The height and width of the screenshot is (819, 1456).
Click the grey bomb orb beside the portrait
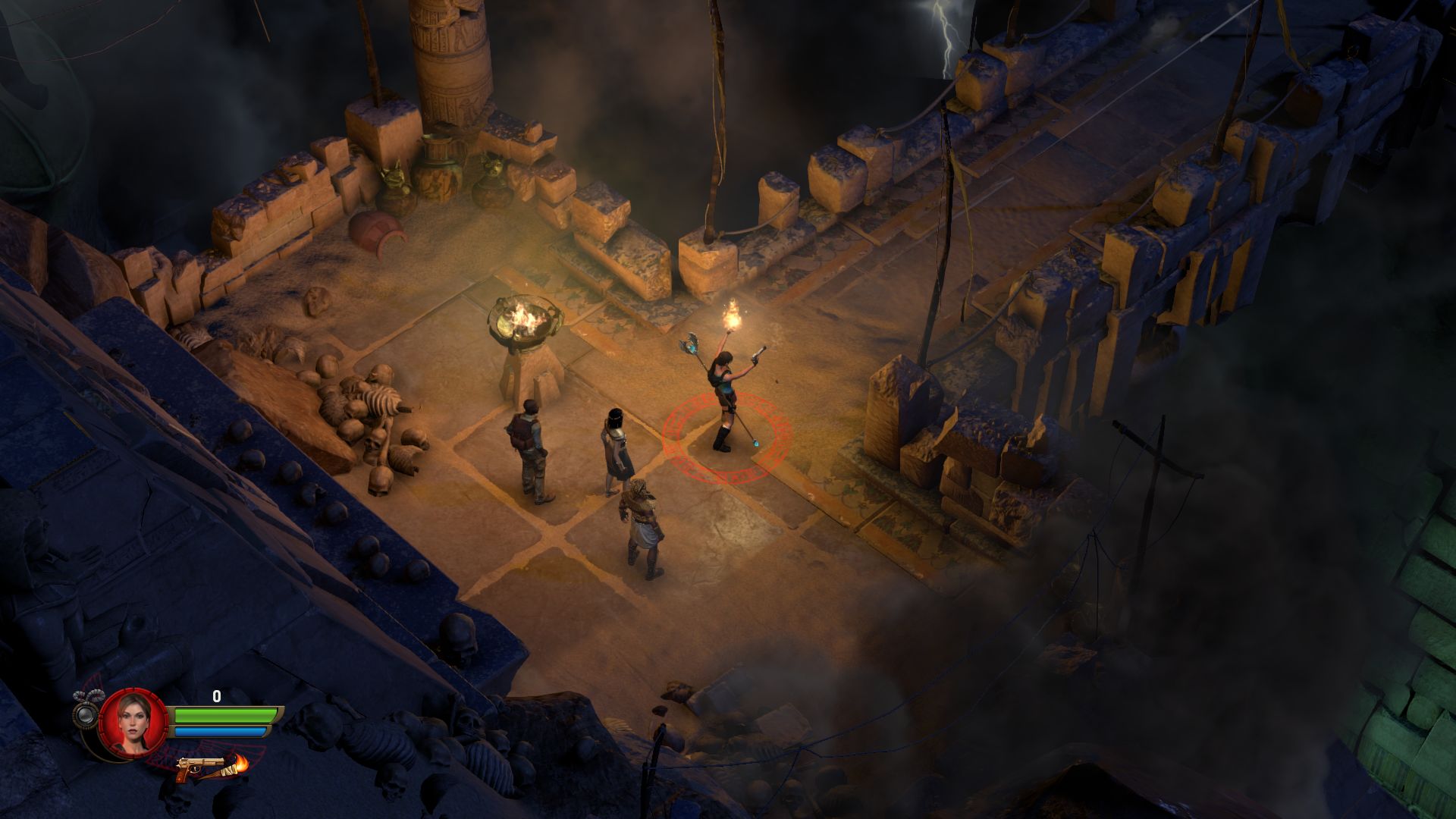pyautogui.click(x=86, y=714)
